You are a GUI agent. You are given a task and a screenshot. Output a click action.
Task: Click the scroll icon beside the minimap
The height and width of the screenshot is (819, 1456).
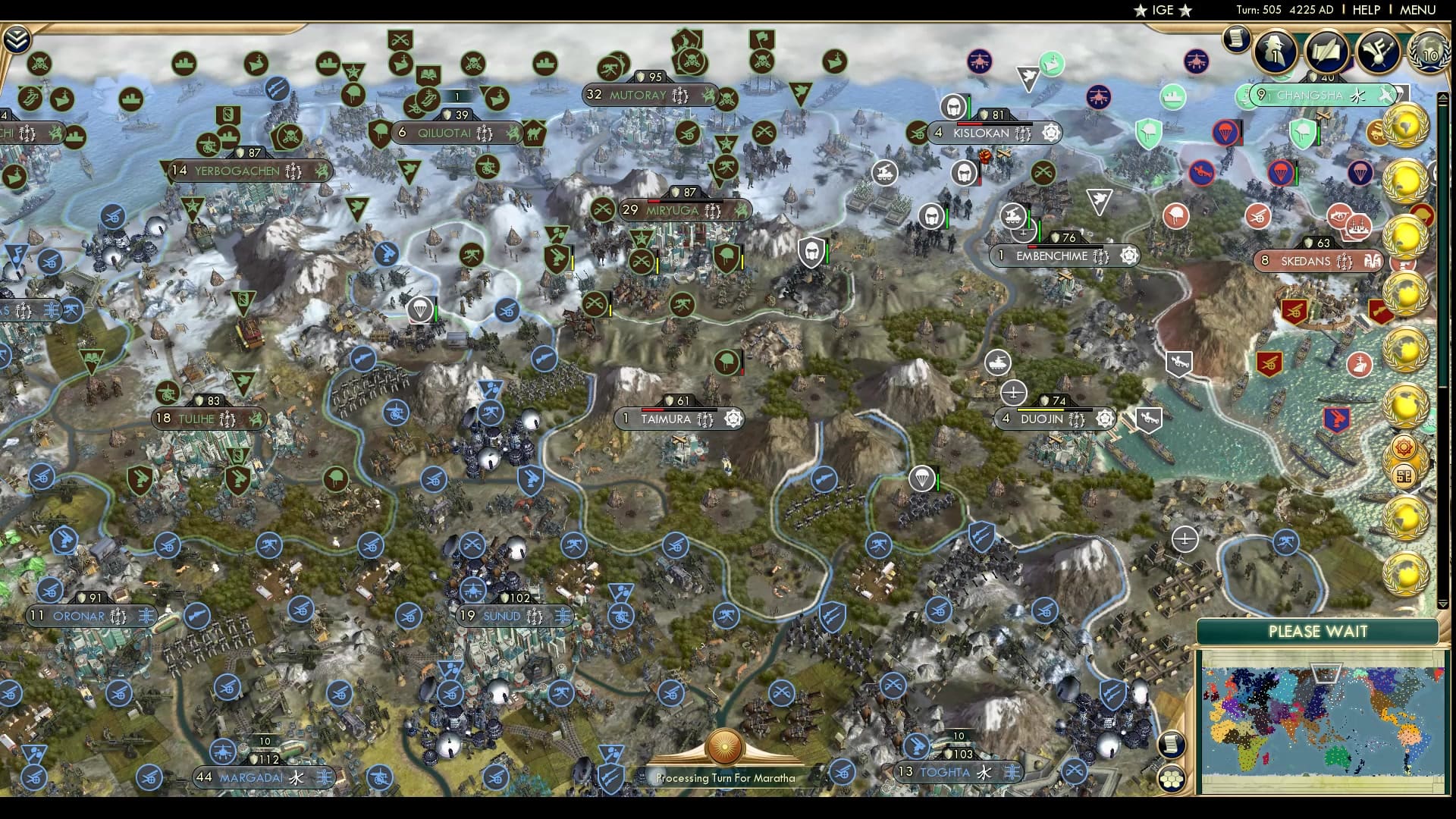[1172, 745]
